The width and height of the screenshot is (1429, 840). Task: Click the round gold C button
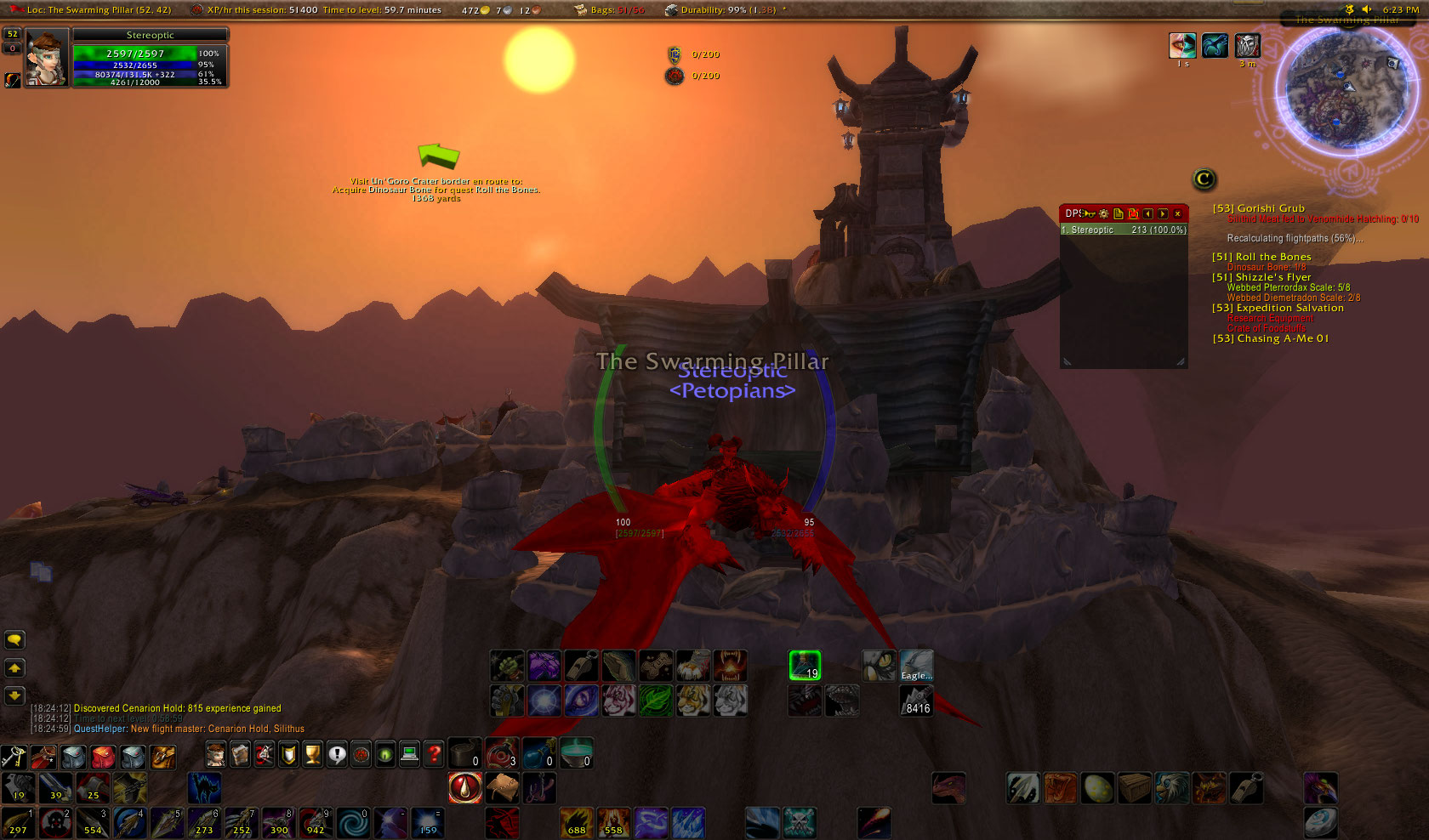coord(1204,179)
